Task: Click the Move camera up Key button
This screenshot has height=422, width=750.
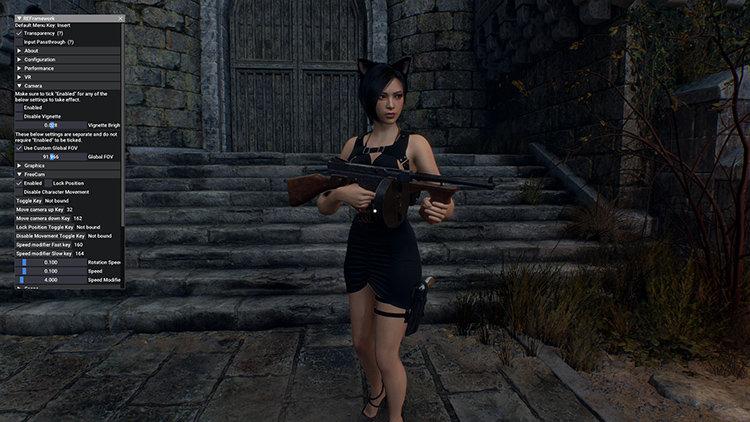Action: pyautogui.click(x=40, y=210)
